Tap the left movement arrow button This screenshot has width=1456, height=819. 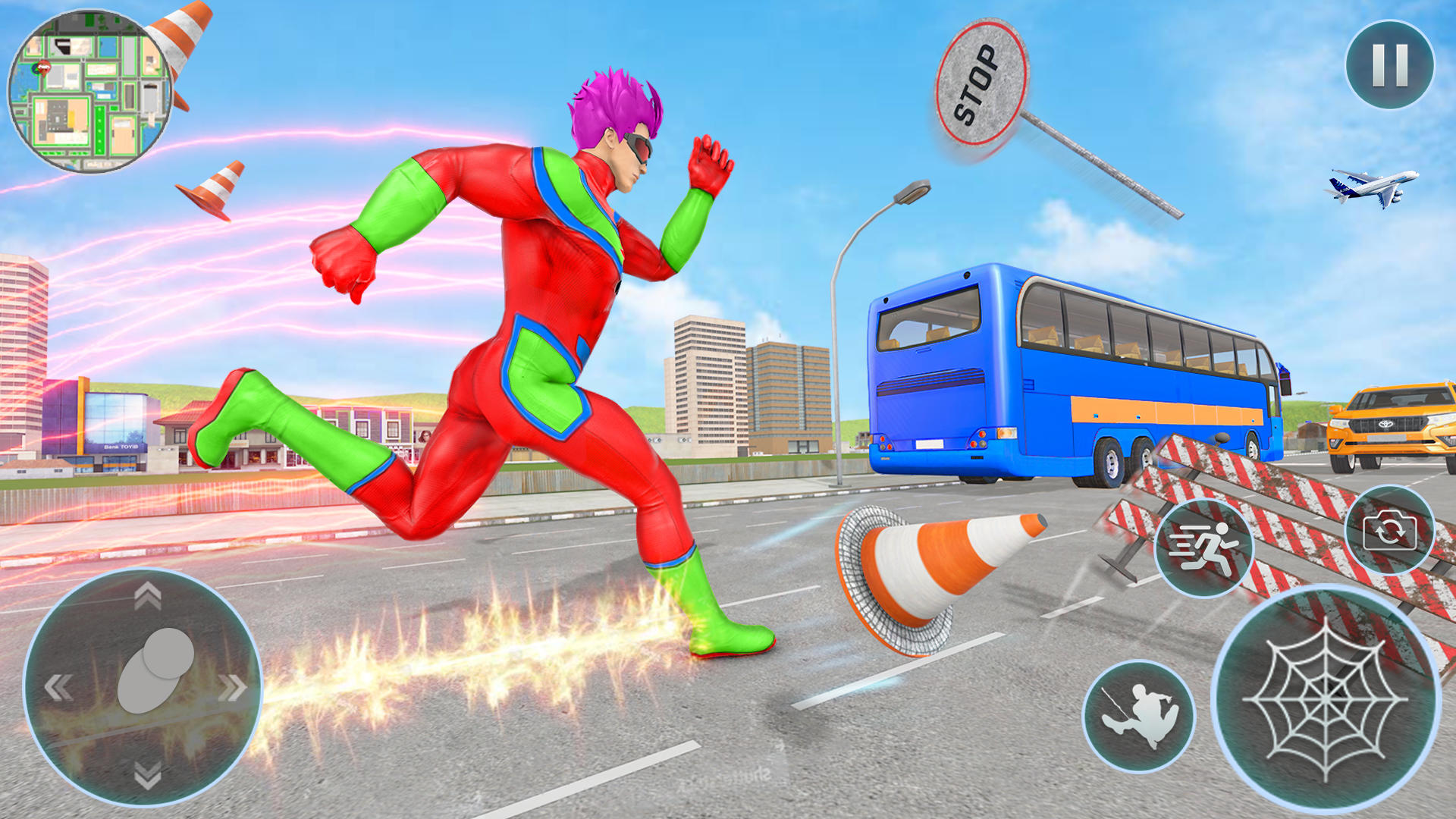pos(57,689)
